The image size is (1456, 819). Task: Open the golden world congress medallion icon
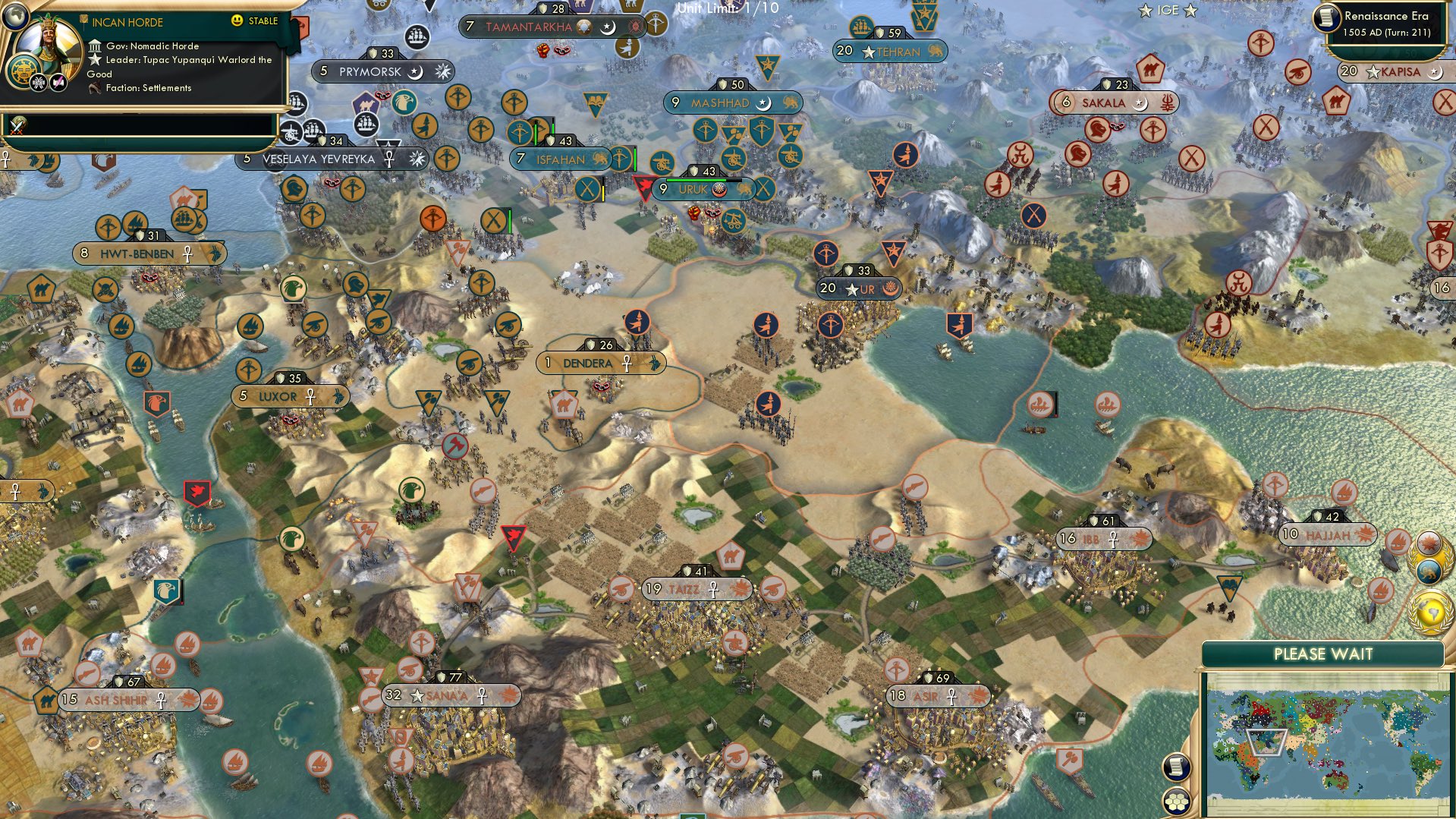pos(1429,613)
